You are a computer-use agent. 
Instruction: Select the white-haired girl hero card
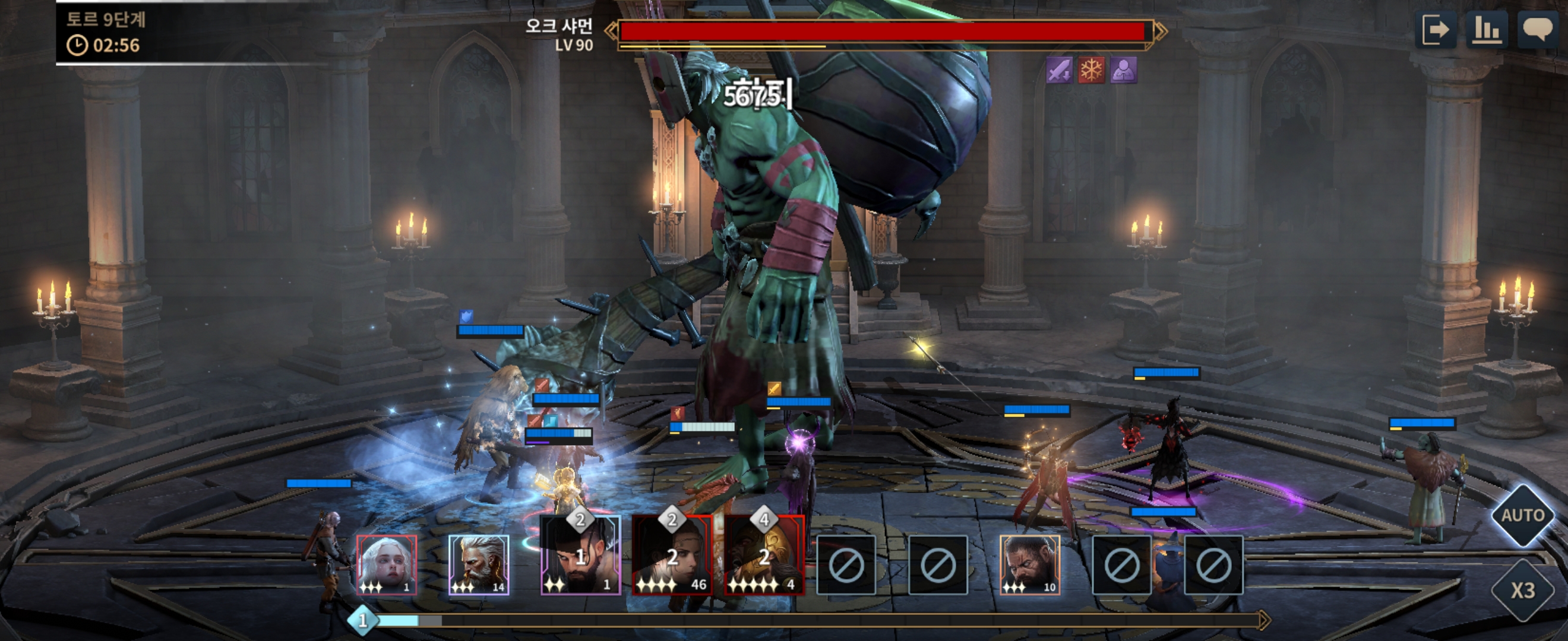(387, 564)
